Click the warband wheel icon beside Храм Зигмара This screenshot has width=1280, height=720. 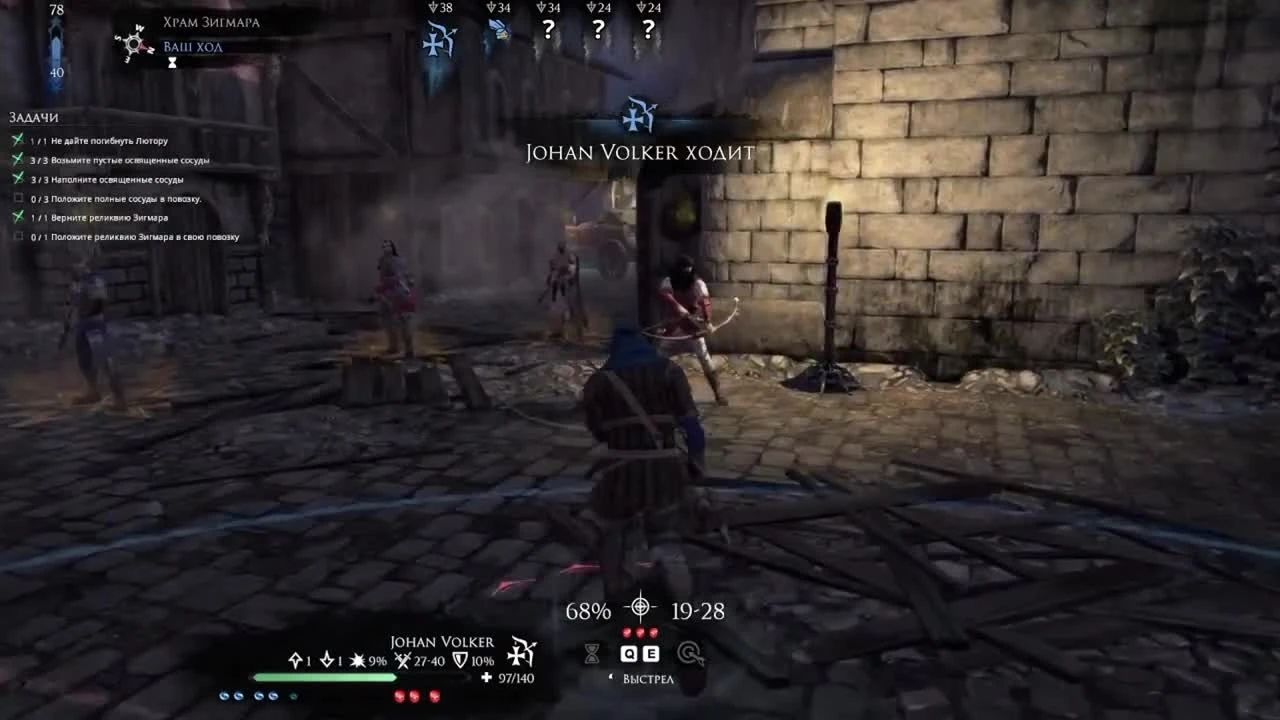(x=134, y=45)
